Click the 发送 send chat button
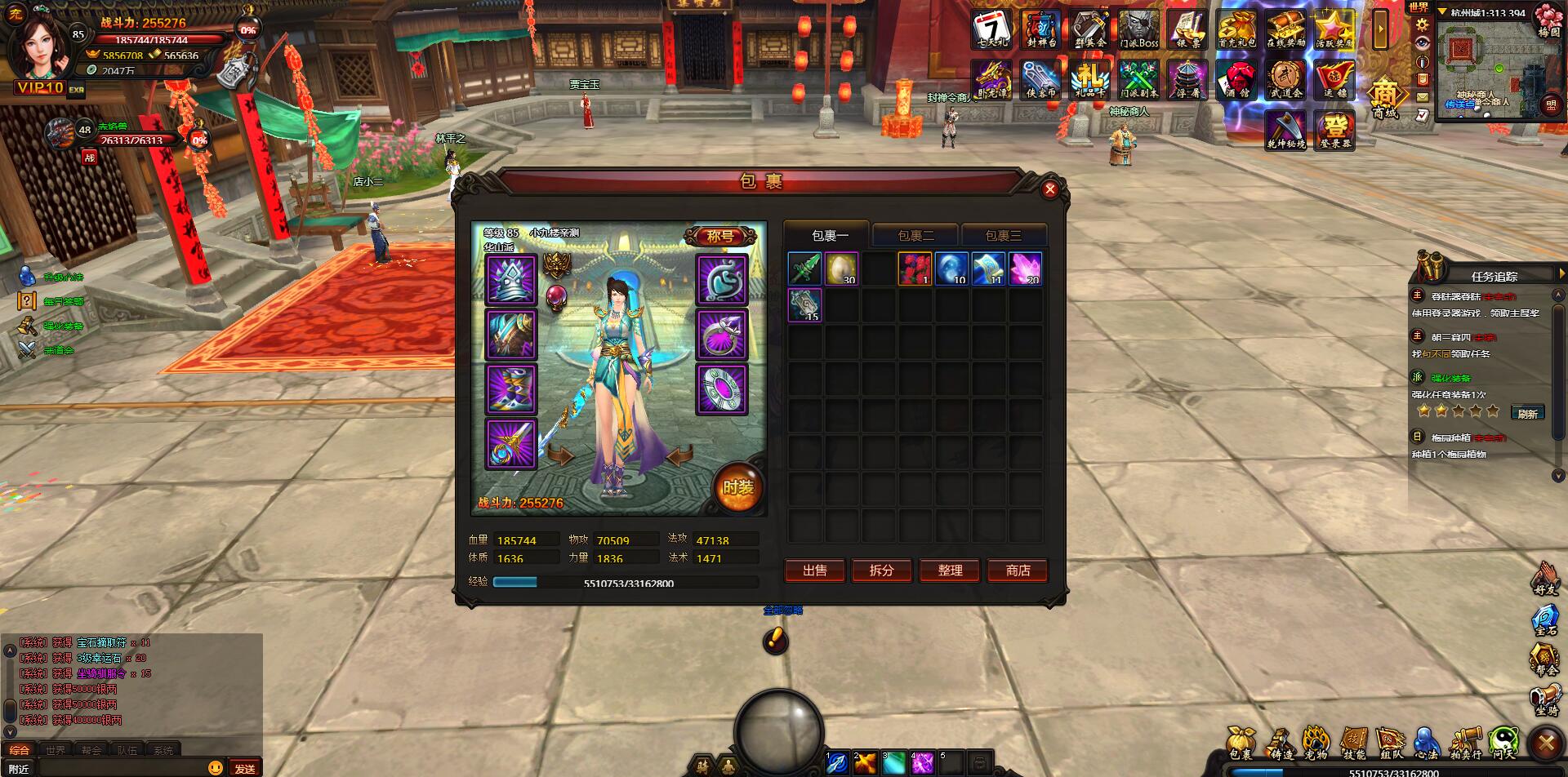This screenshot has width=1568, height=777. 245,768
